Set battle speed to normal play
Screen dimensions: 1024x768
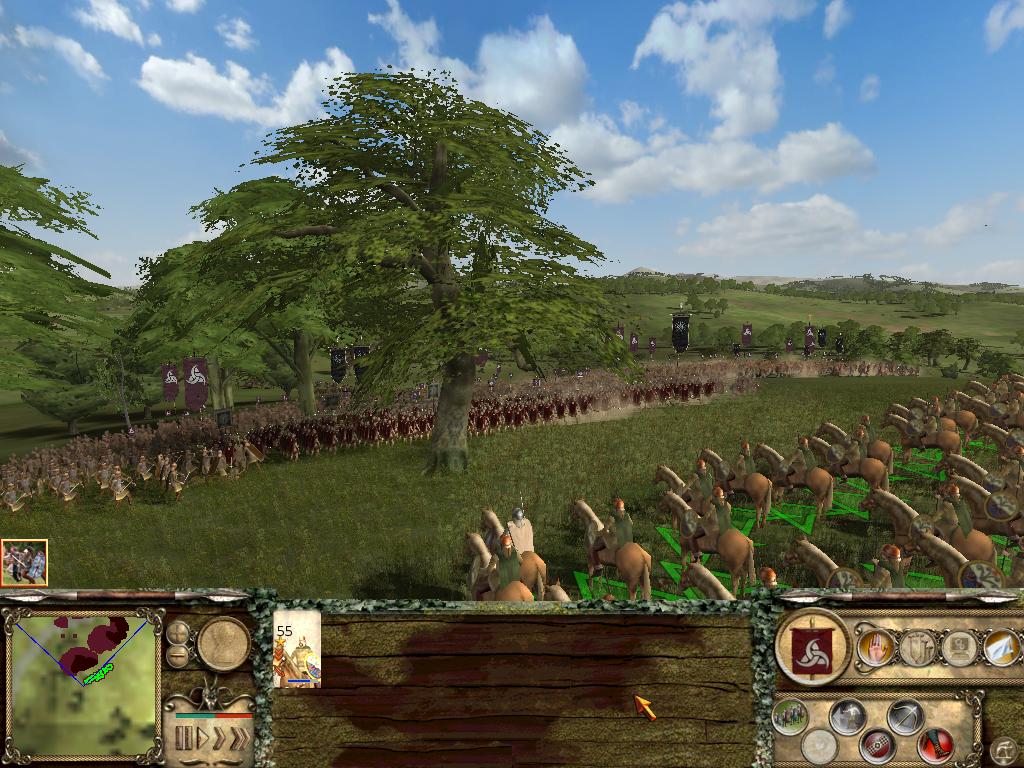point(202,739)
